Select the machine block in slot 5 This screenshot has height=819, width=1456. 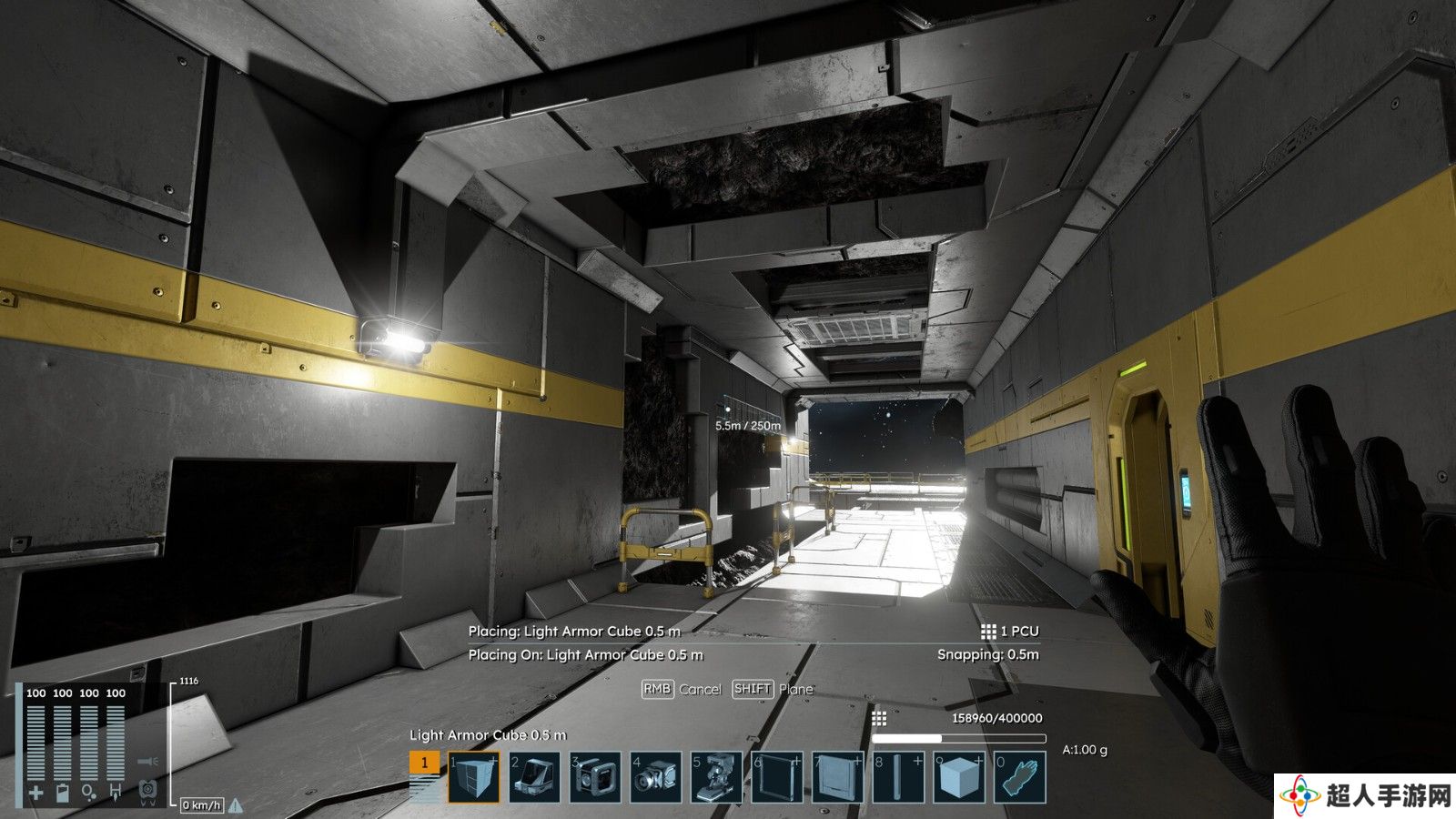[x=716, y=777]
